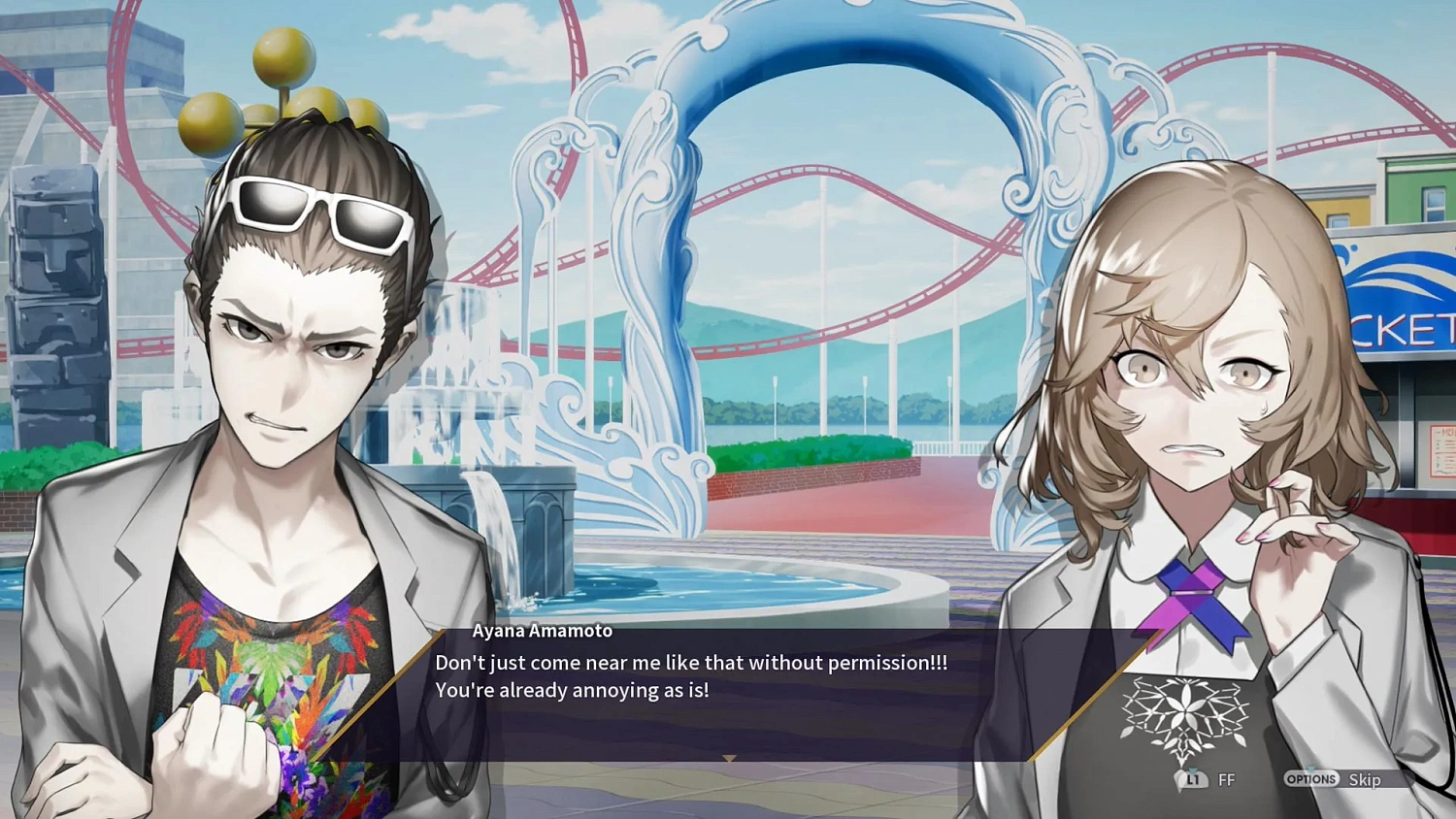Select Ayana Amamoto's character portrait
The width and height of the screenshot is (1456, 819).
(x=1194, y=408)
